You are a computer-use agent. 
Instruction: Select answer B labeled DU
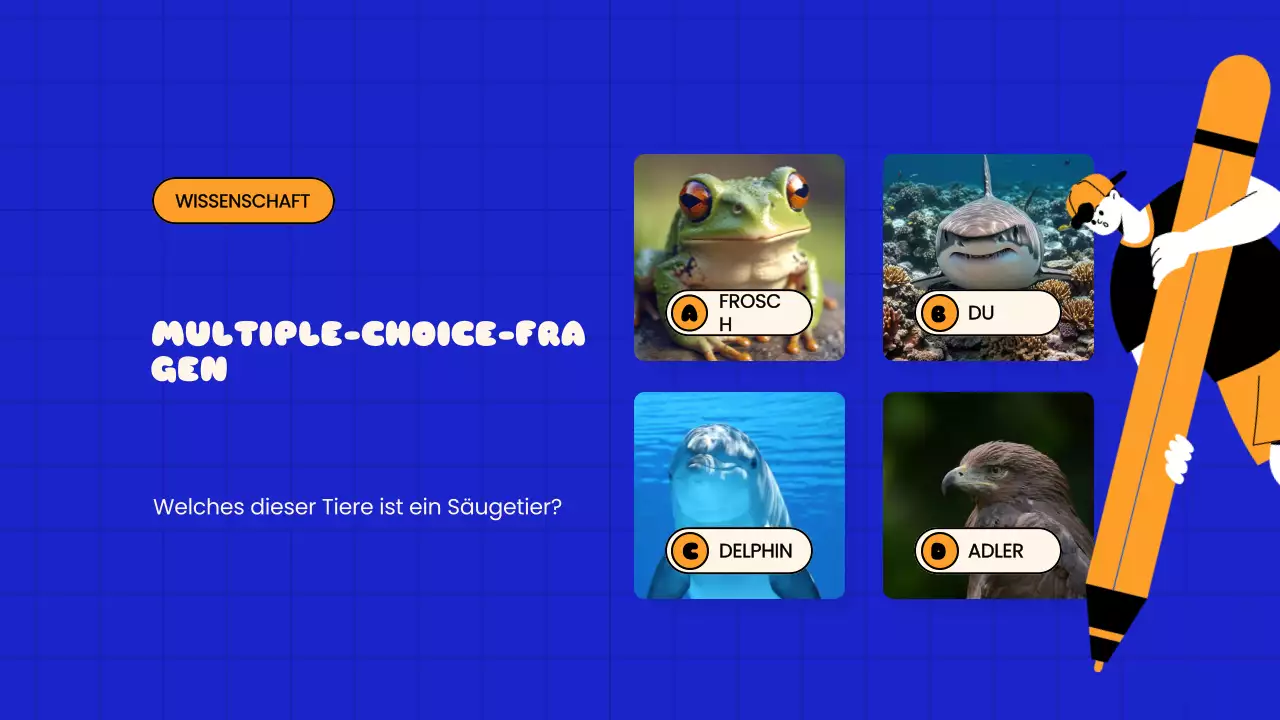click(987, 313)
